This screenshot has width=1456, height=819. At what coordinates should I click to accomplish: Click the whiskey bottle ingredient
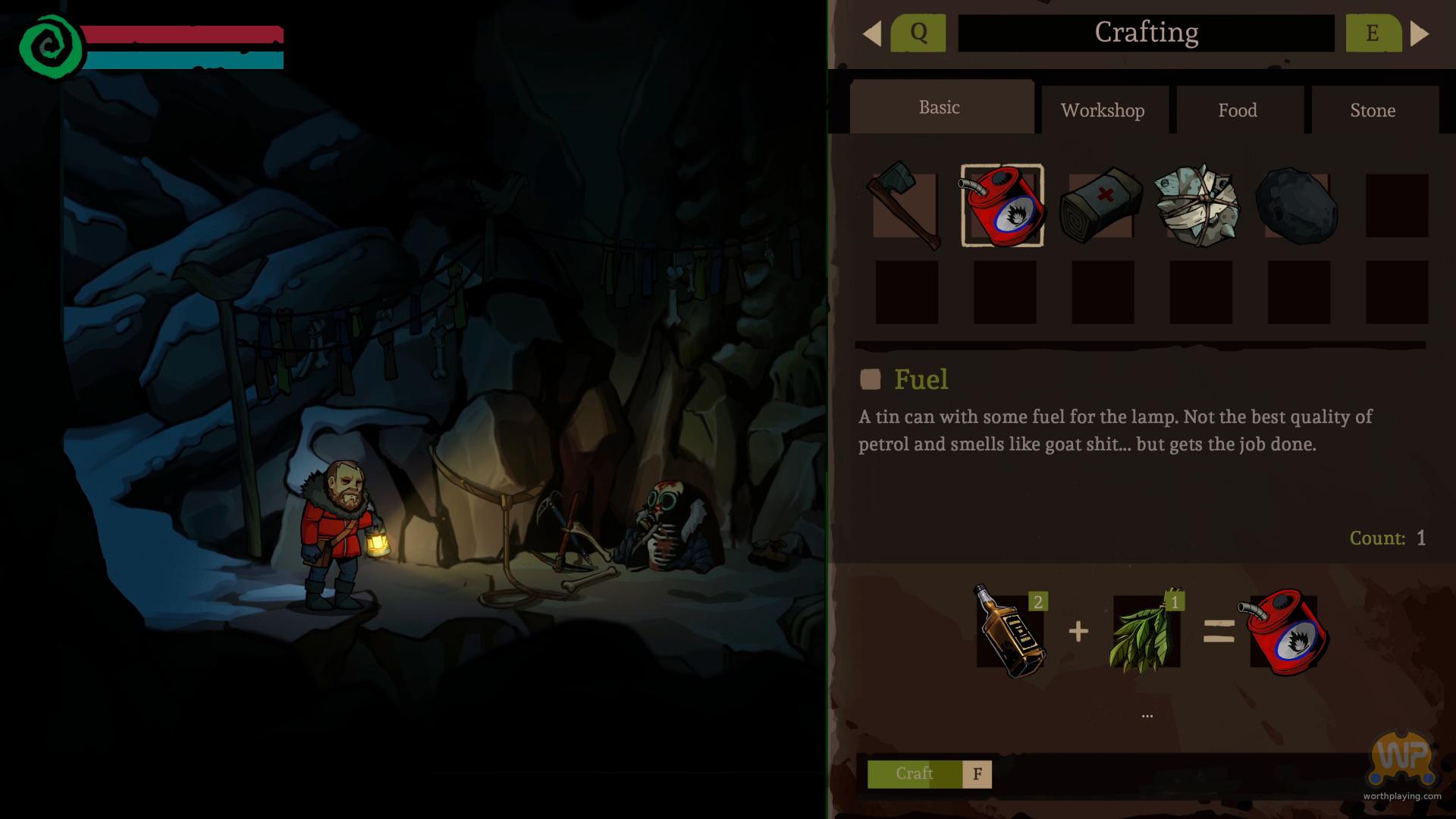1010,632
